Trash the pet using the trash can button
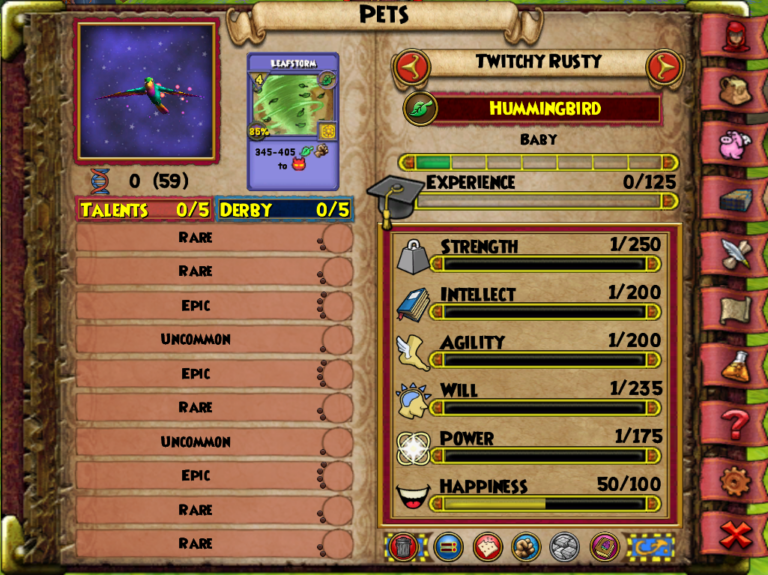Screen dimensions: 768x575 (401, 546)
